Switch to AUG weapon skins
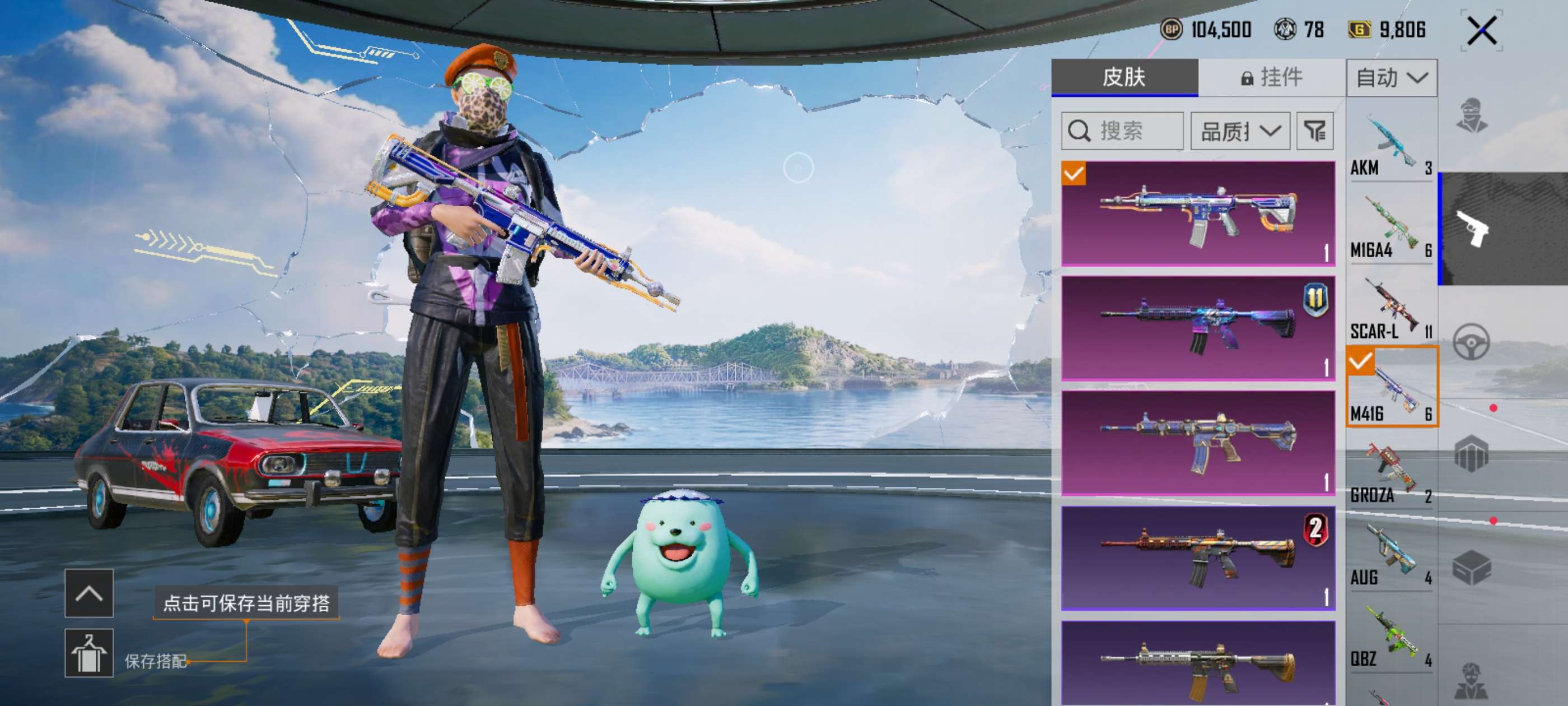 pos(1391,555)
